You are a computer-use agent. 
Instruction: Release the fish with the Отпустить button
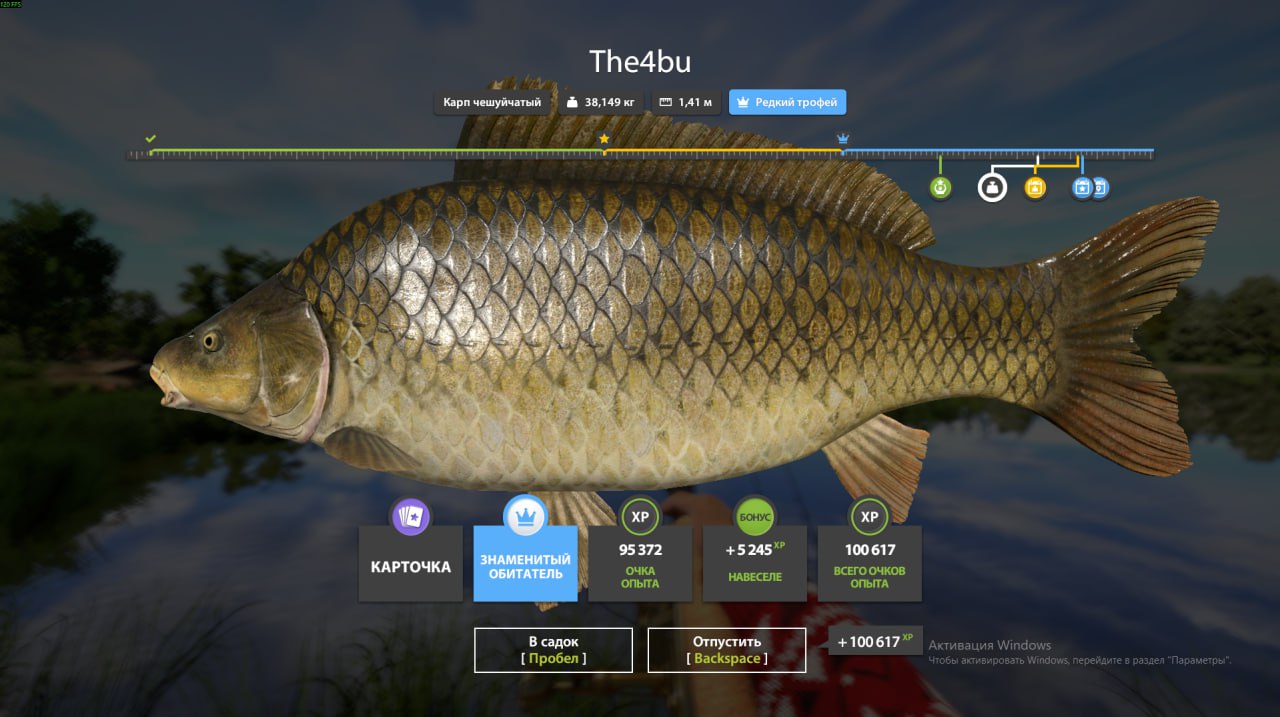click(727, 650)
